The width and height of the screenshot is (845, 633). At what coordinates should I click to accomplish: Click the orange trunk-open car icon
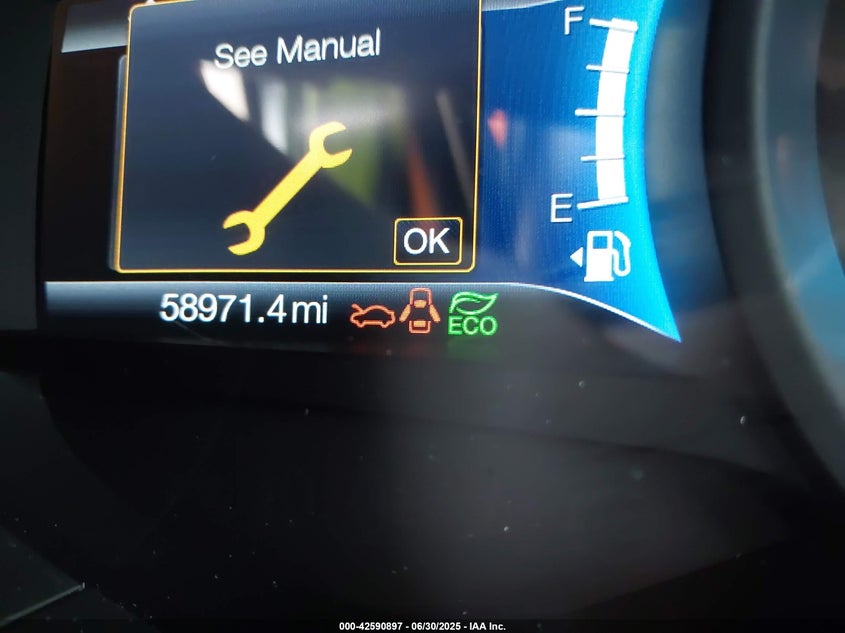[x=372, y=314]
